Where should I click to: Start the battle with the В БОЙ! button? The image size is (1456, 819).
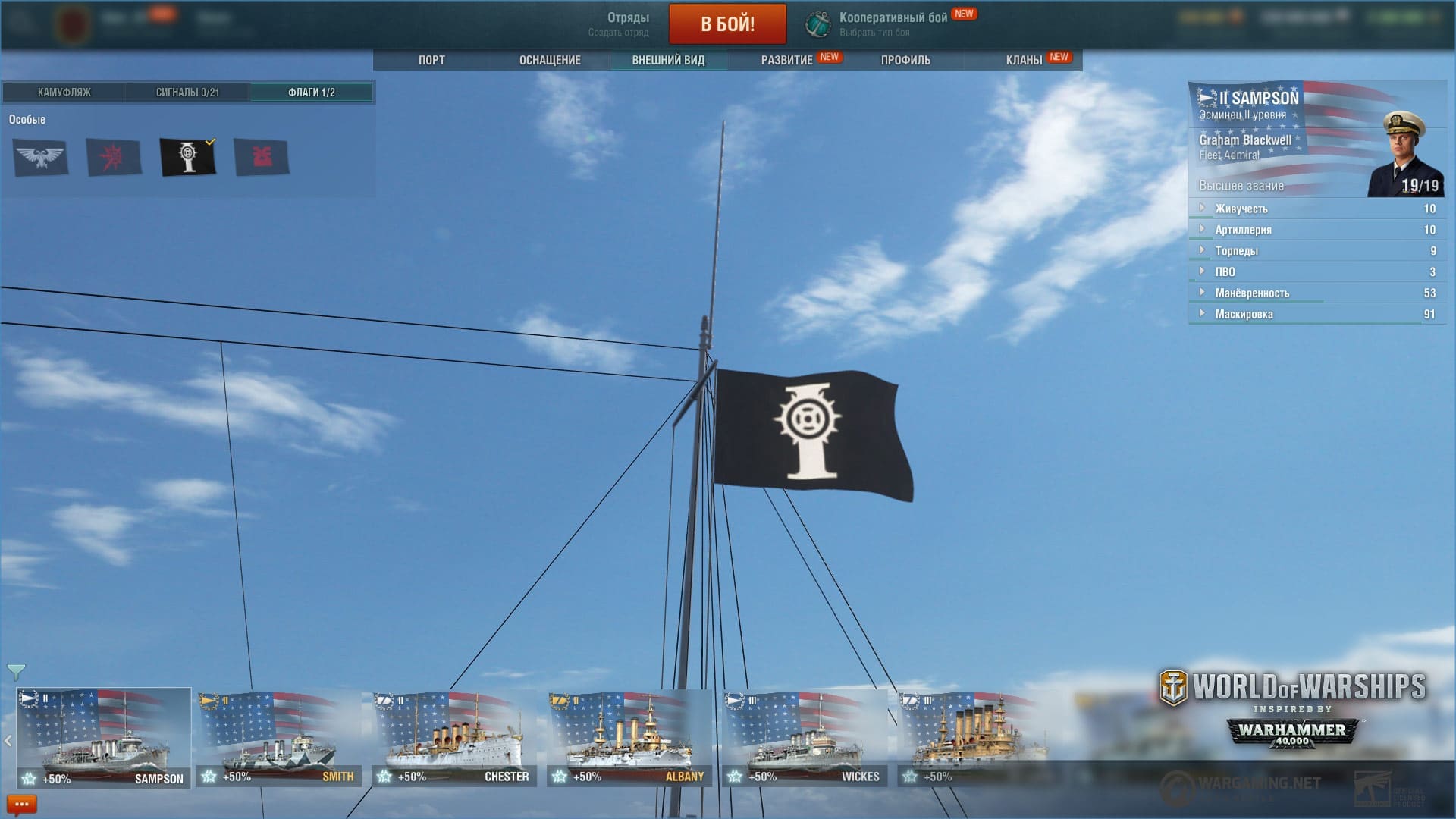click(x=727, y=24)
